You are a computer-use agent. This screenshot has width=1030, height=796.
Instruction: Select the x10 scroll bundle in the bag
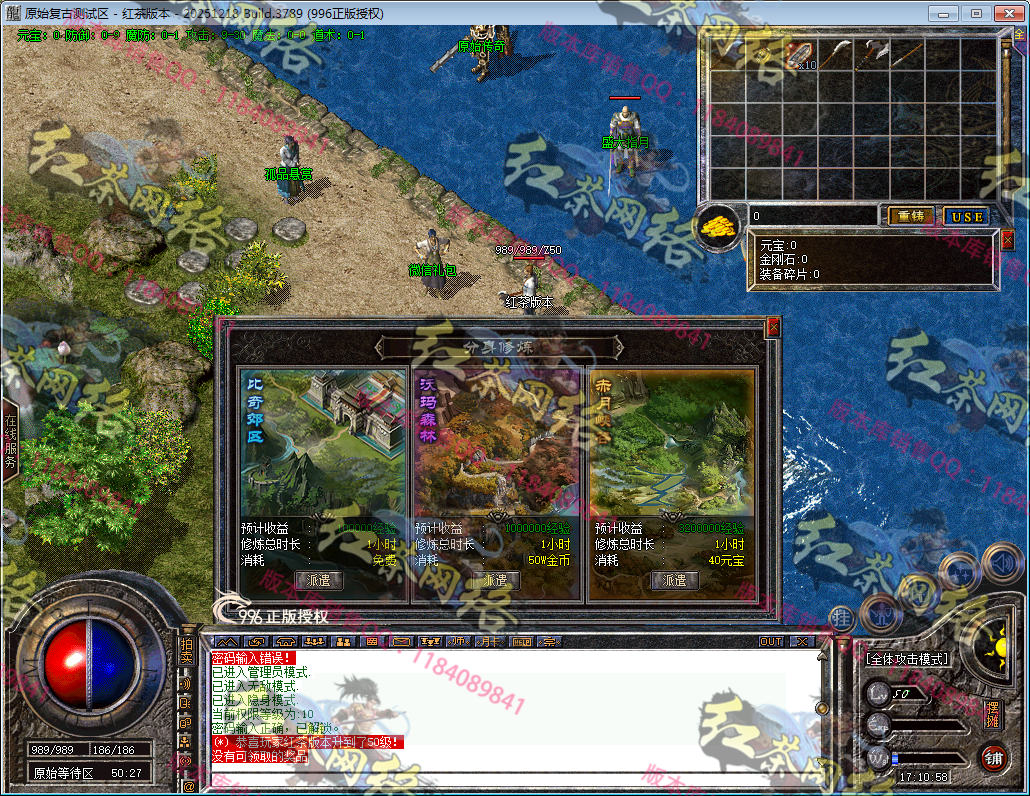[802, 55]
